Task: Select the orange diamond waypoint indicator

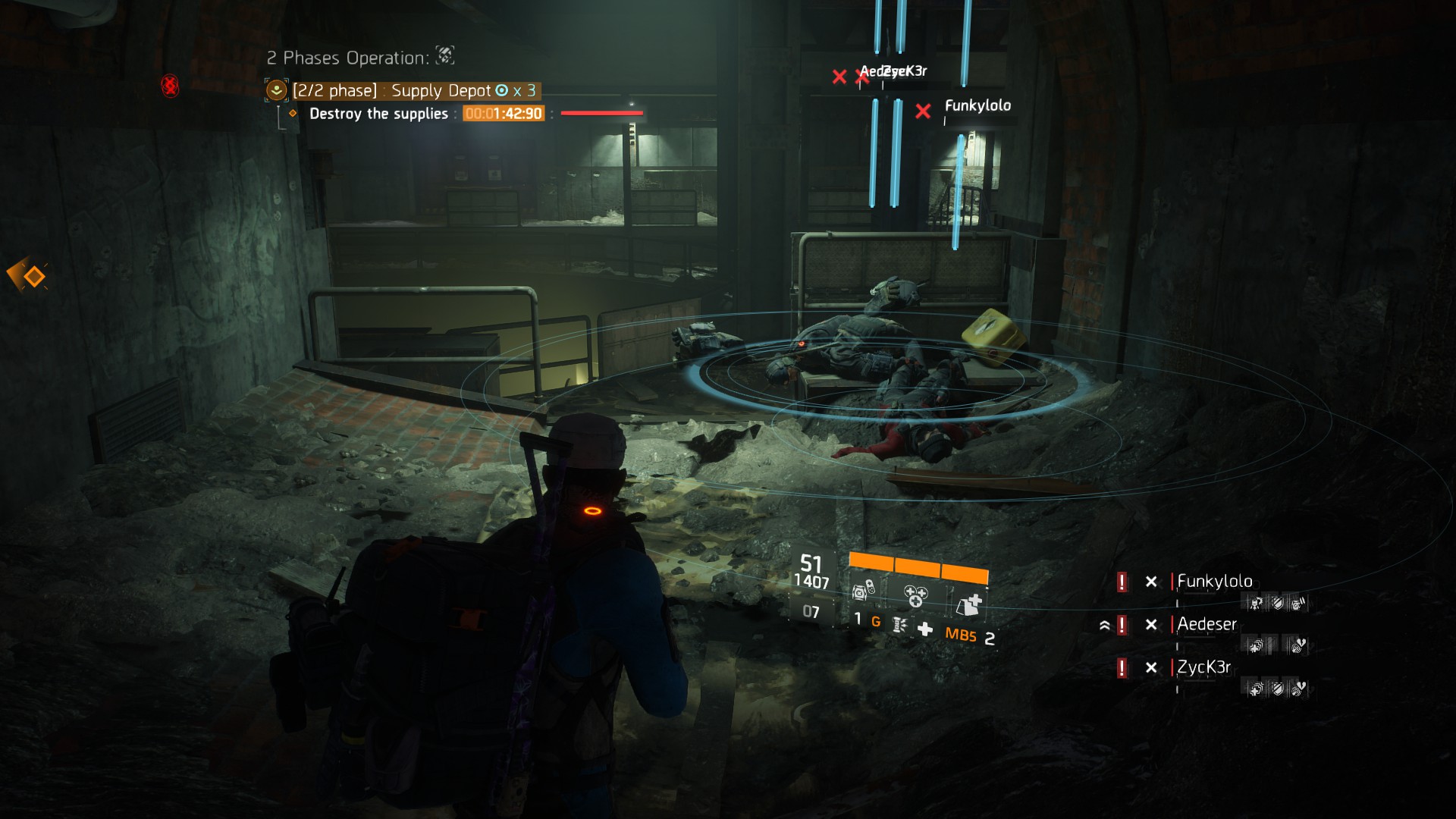Action: (x=30, y=276)
